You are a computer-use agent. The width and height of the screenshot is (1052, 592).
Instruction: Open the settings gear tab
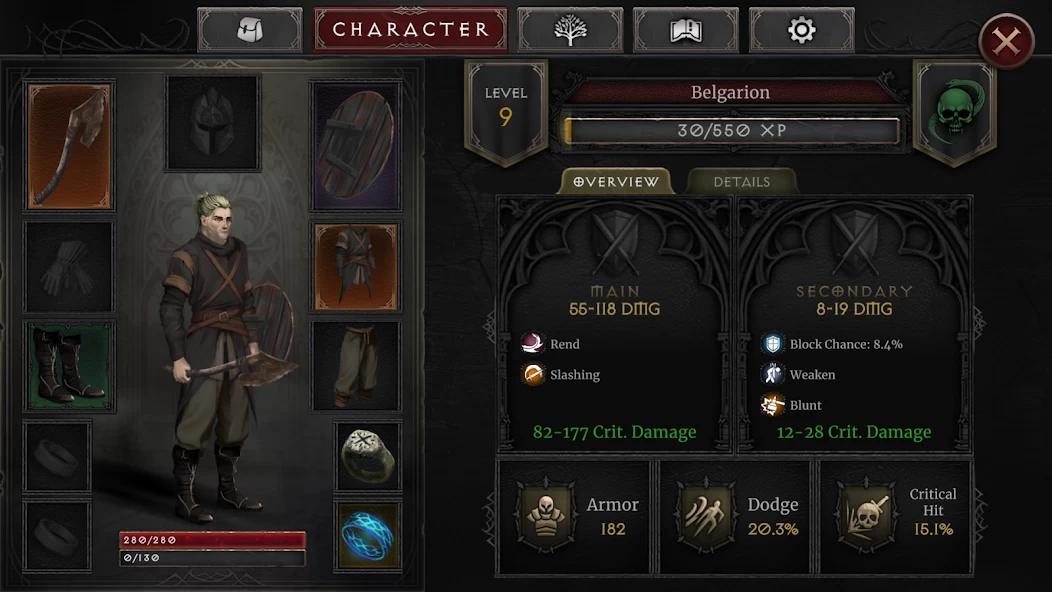(x=801, y=30)
